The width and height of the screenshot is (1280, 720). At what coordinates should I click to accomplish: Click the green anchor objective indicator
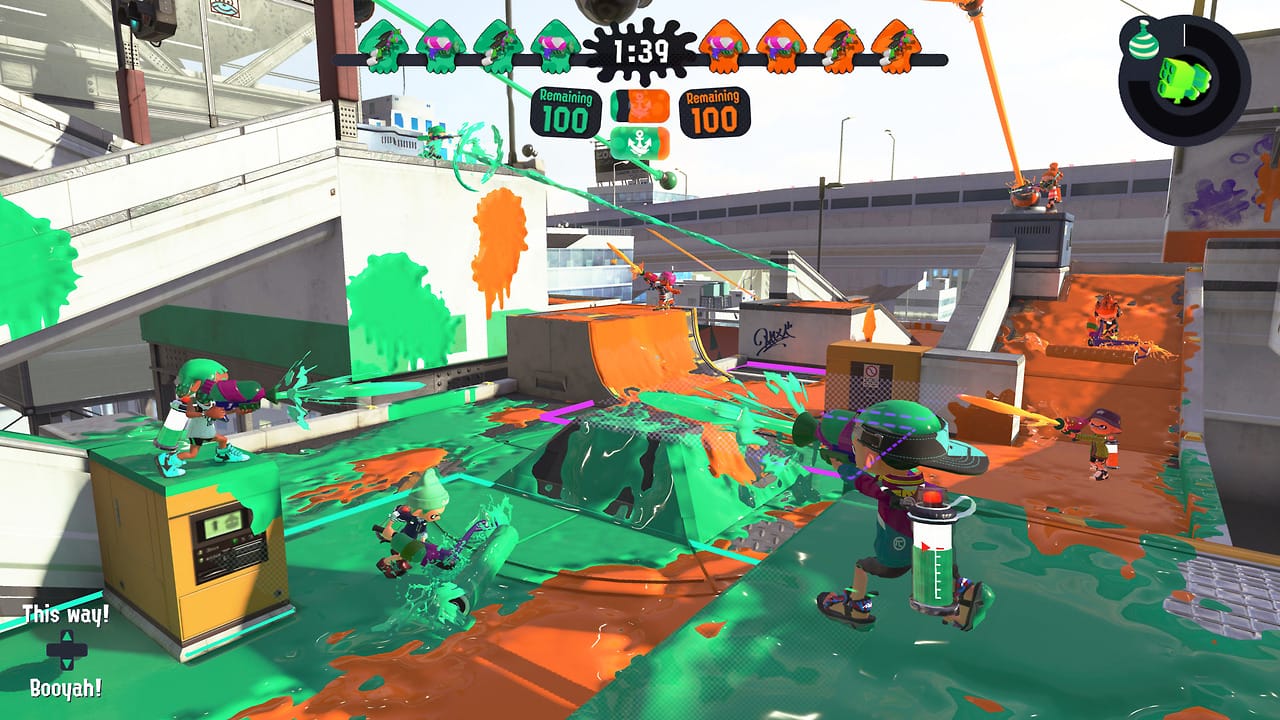pos(640,141)
